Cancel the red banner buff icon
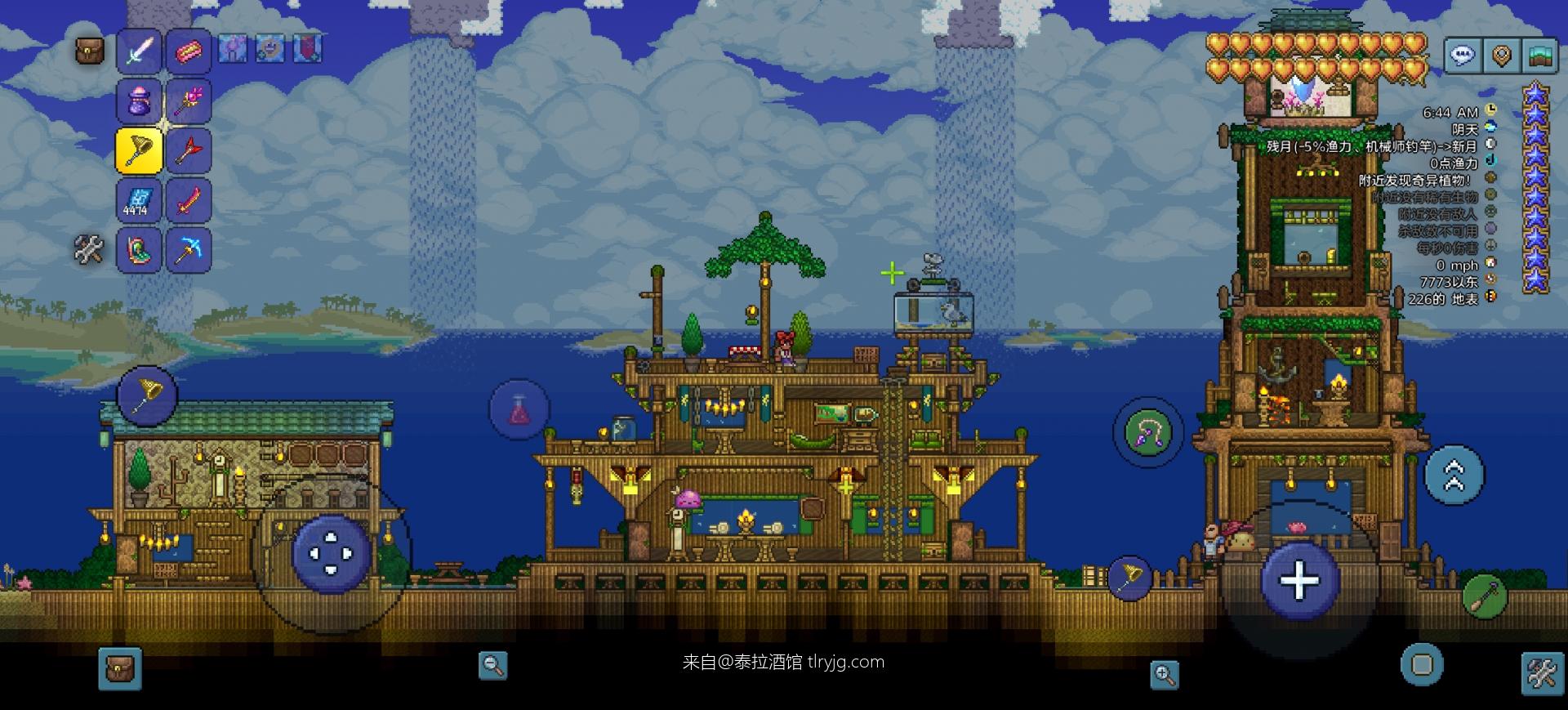1568x710 pixels. (308, 49)
